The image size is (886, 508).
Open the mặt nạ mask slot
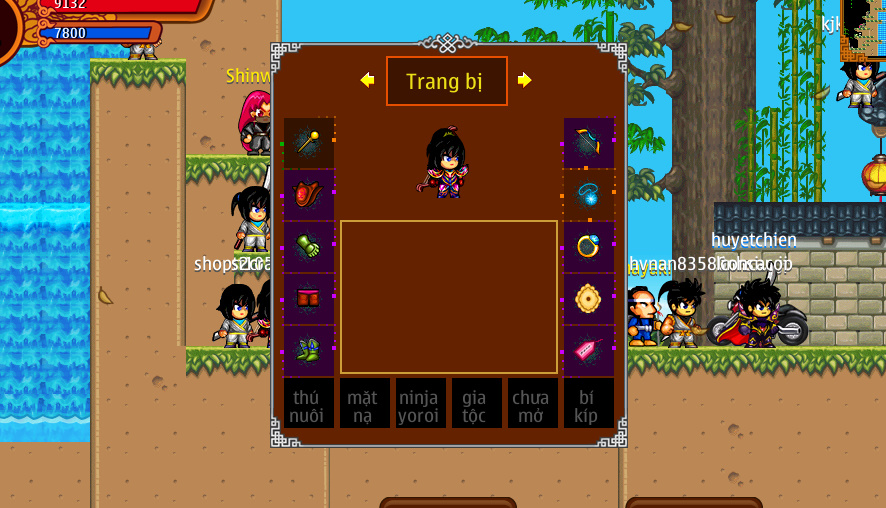[x=364, y=403]
